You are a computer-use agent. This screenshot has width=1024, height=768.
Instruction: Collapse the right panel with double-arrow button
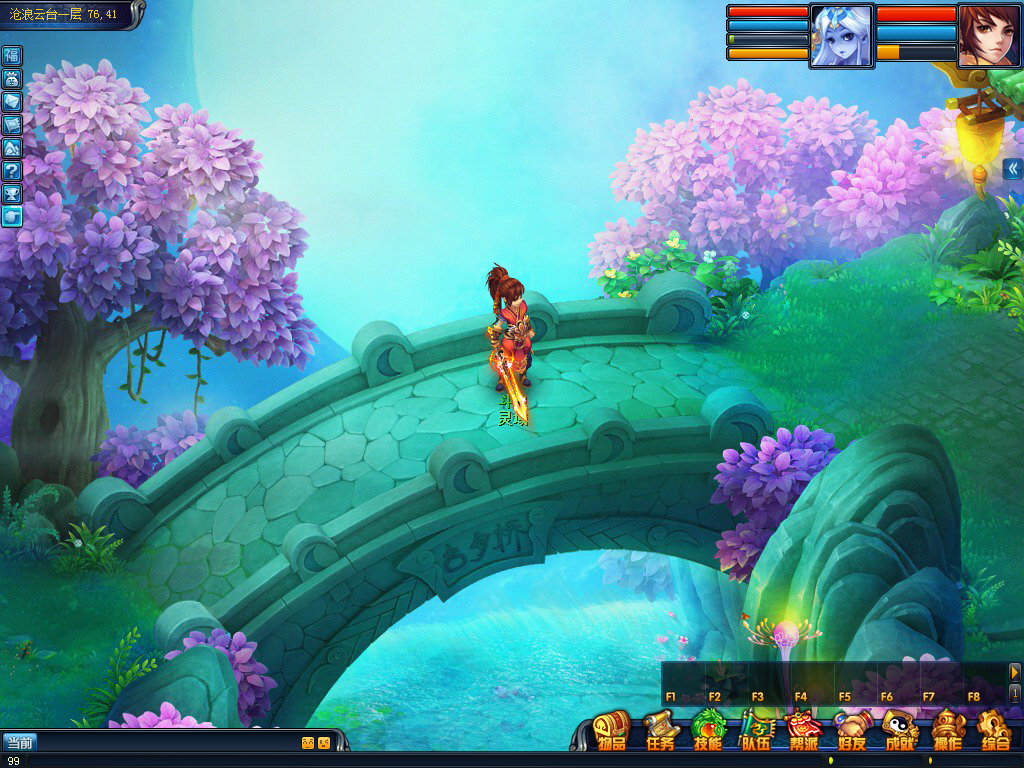(1012, 168)
